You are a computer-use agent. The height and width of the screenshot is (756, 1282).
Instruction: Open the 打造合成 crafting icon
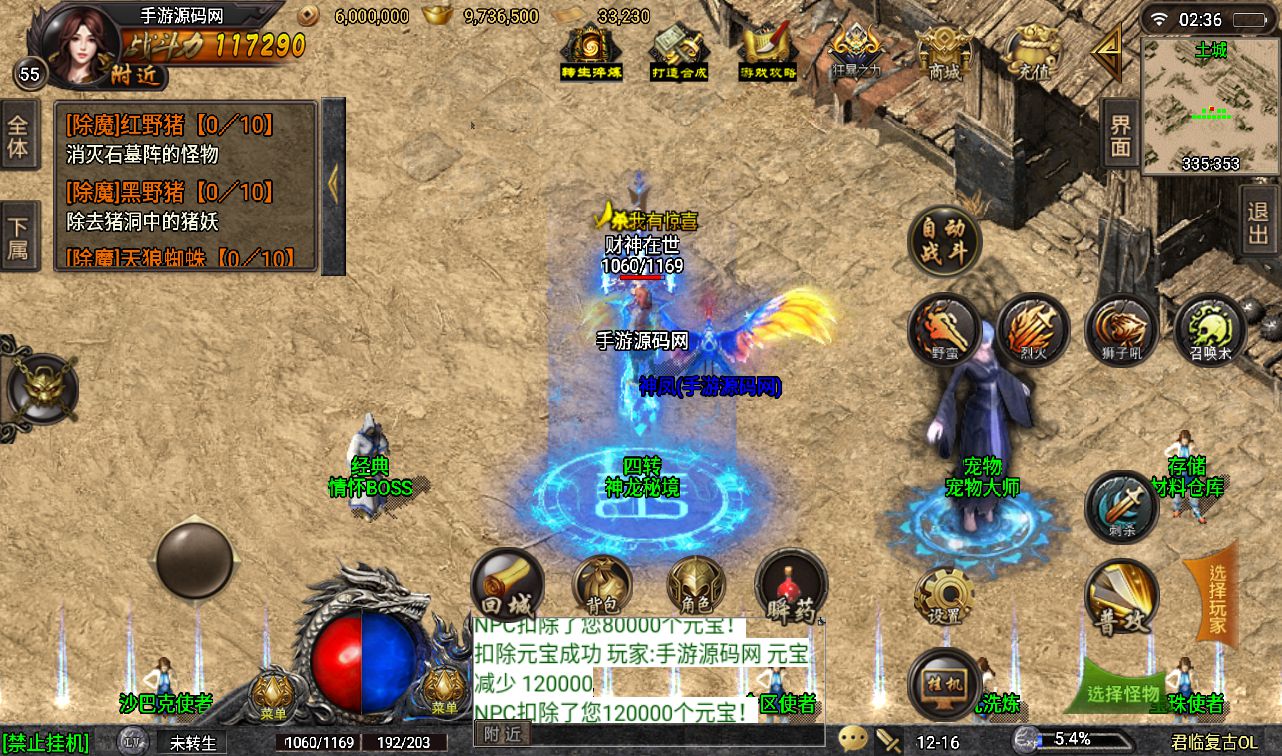[680, 52]
